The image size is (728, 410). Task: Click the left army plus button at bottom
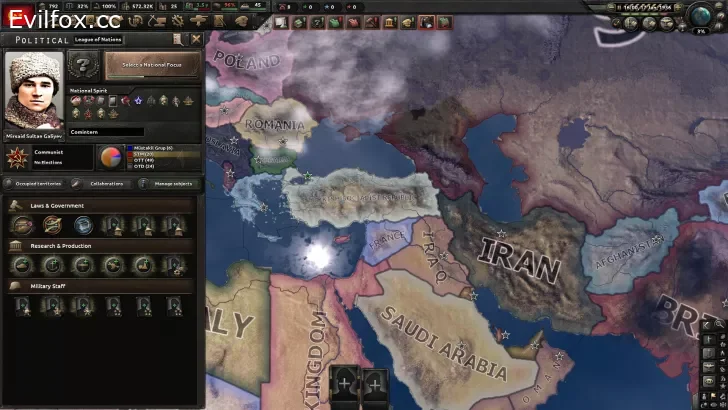pyautogui.click(x=345, y=383)
